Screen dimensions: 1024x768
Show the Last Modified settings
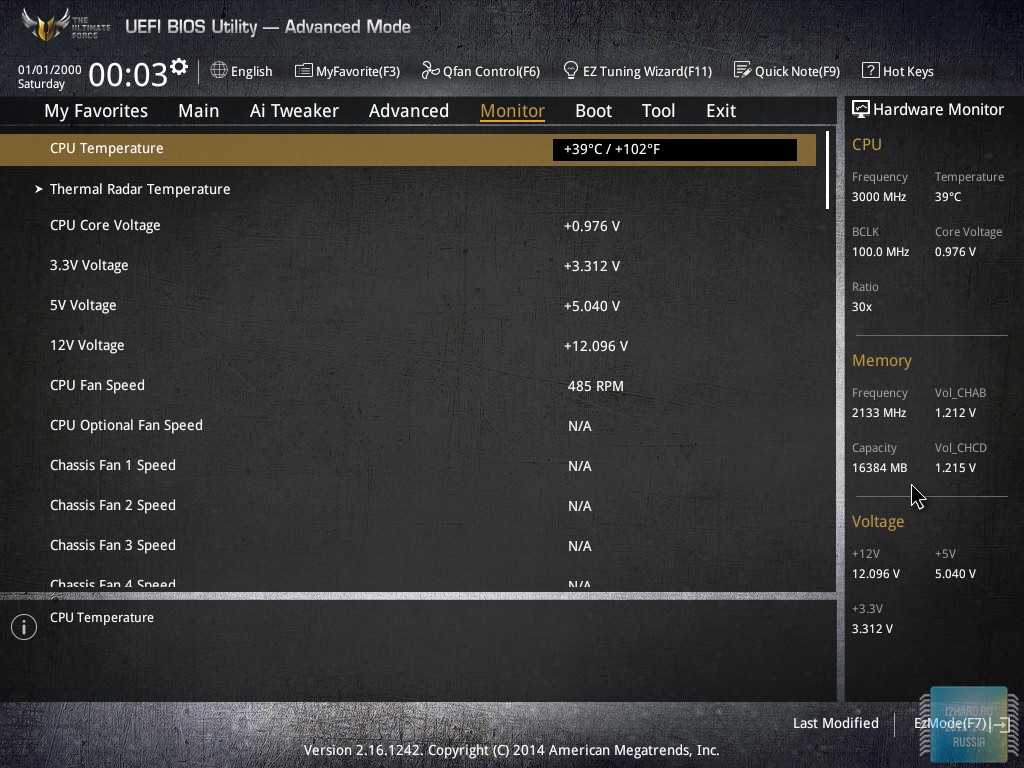[x=835, y=723]
